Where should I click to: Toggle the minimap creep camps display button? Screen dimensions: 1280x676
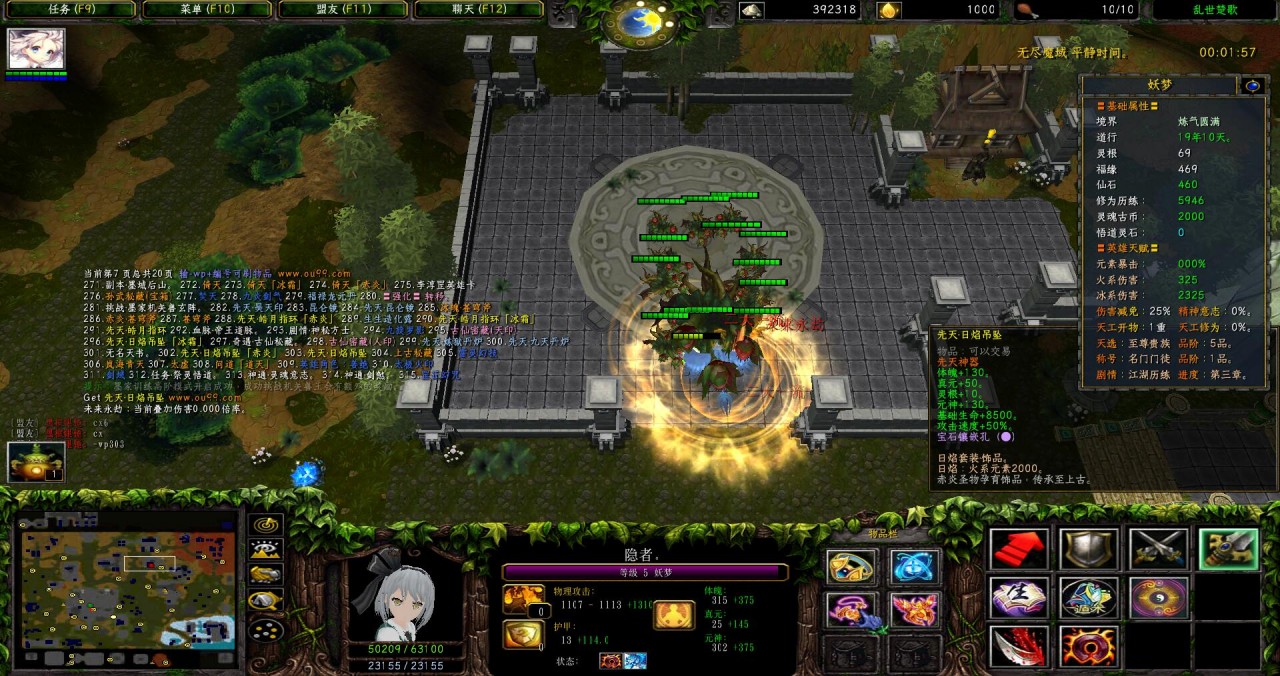[x=265, y=600]
